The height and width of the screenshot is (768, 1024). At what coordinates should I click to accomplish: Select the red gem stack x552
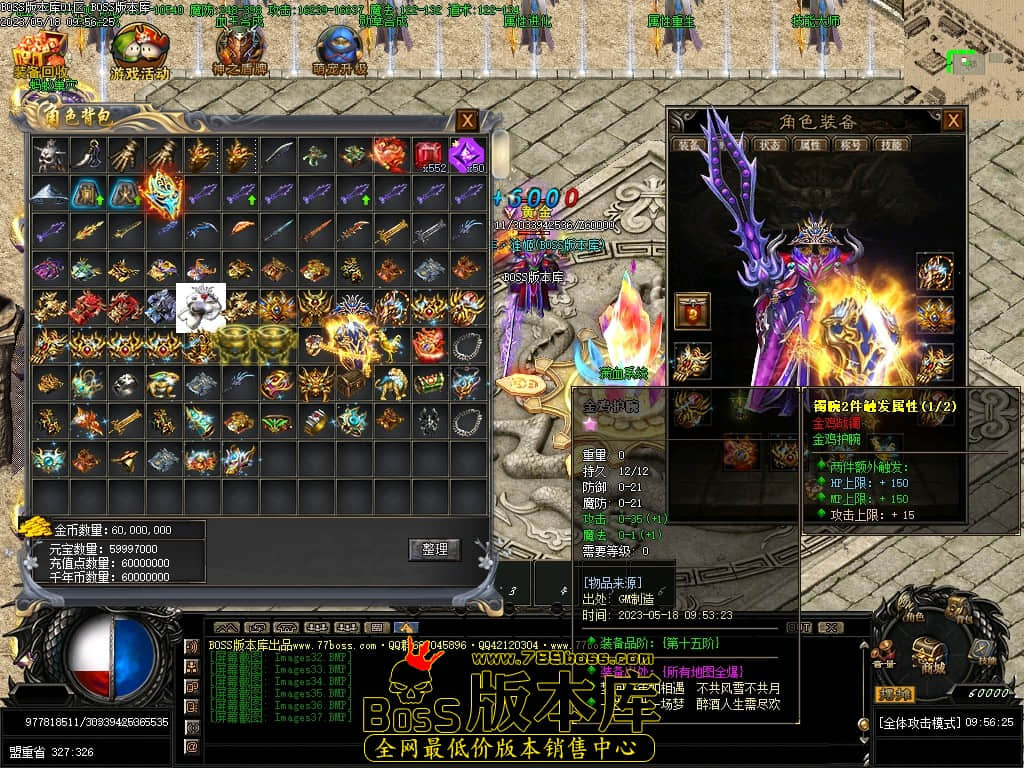(429, 155)
